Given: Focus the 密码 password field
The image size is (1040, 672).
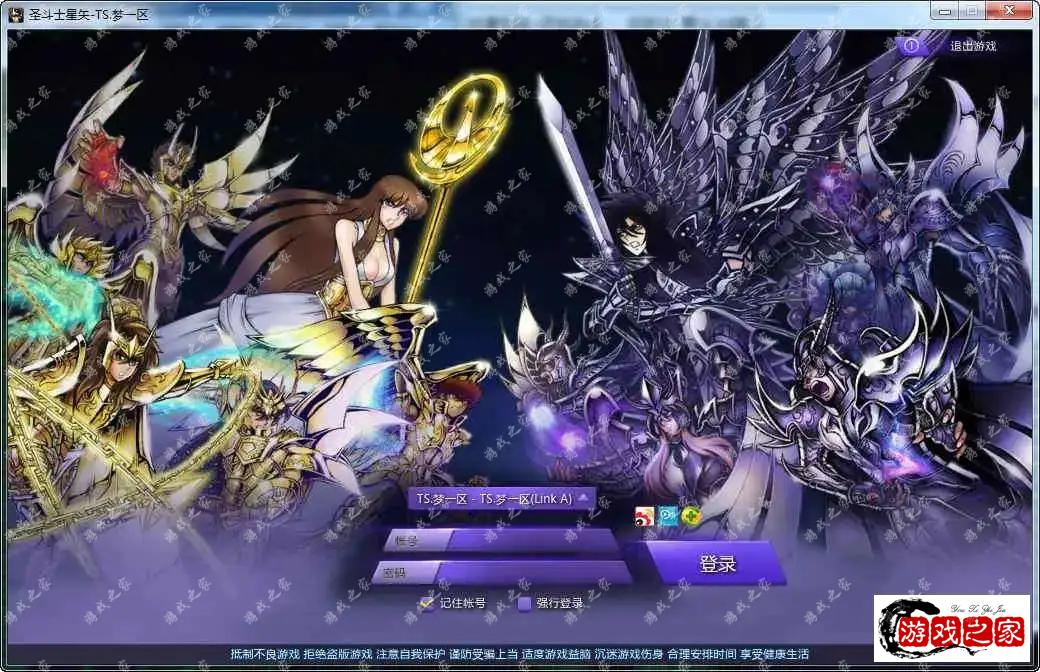Looking at the screenshot, I should tap(530, 573).
